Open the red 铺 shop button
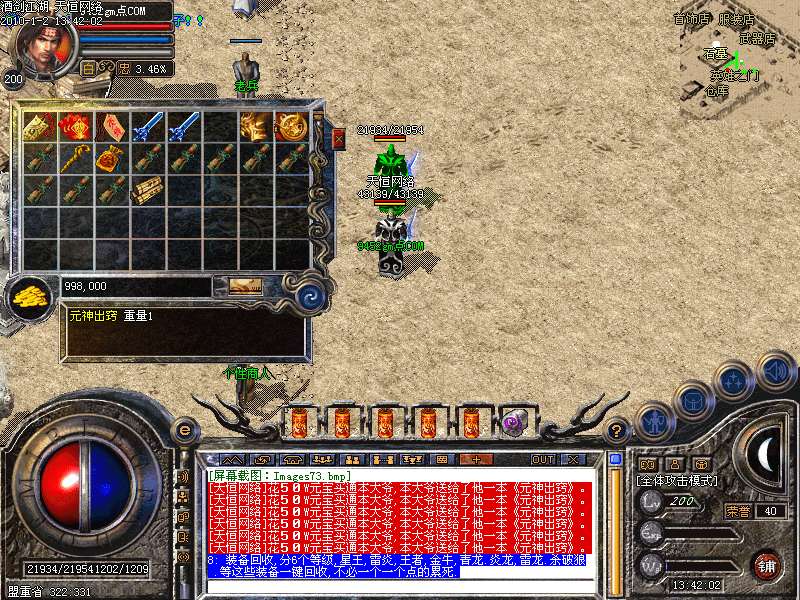The height and width of the screenshot is (600, 800). (x=766, y=566)
